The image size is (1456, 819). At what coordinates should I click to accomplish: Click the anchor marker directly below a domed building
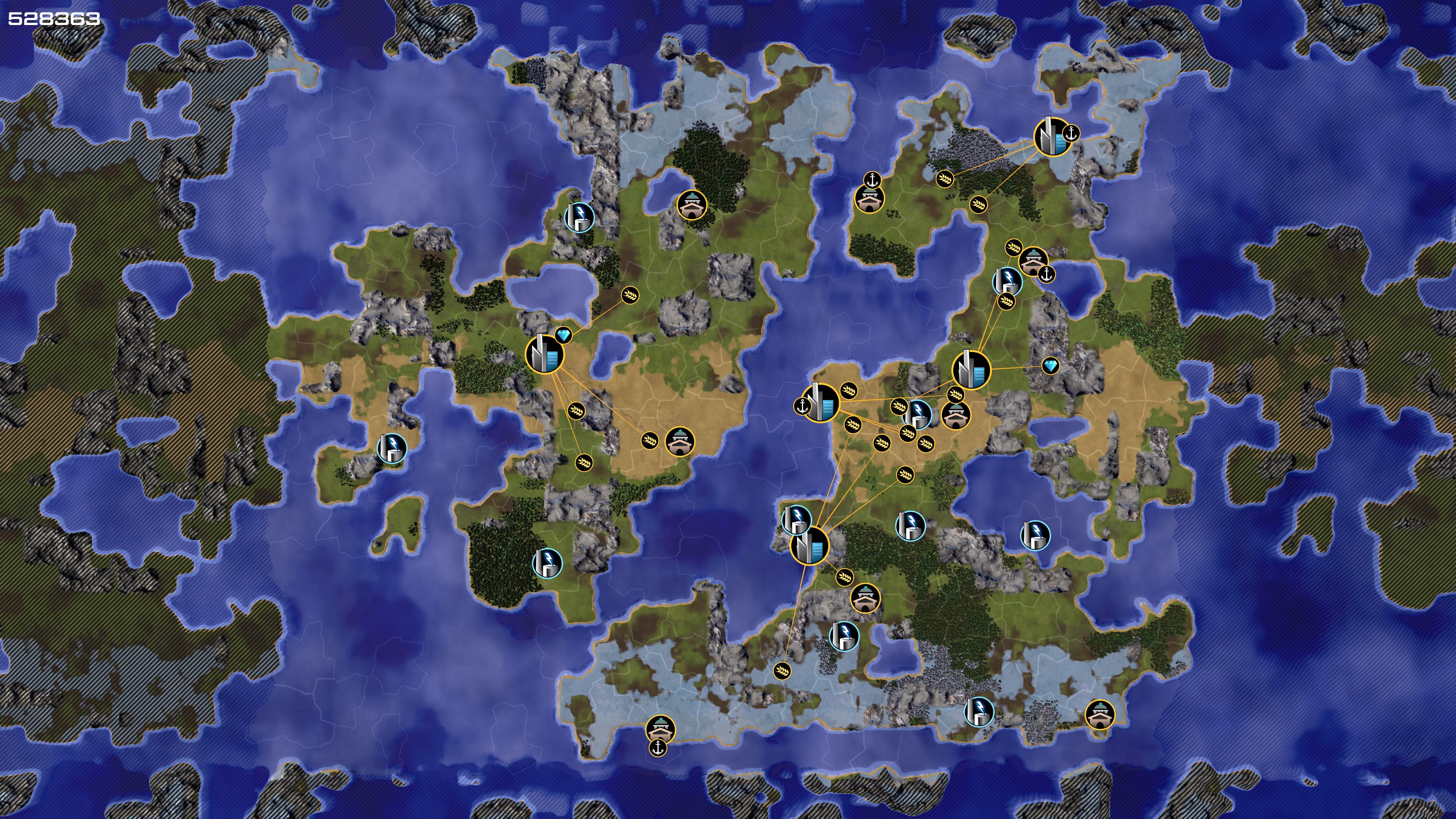click(657, 748)
